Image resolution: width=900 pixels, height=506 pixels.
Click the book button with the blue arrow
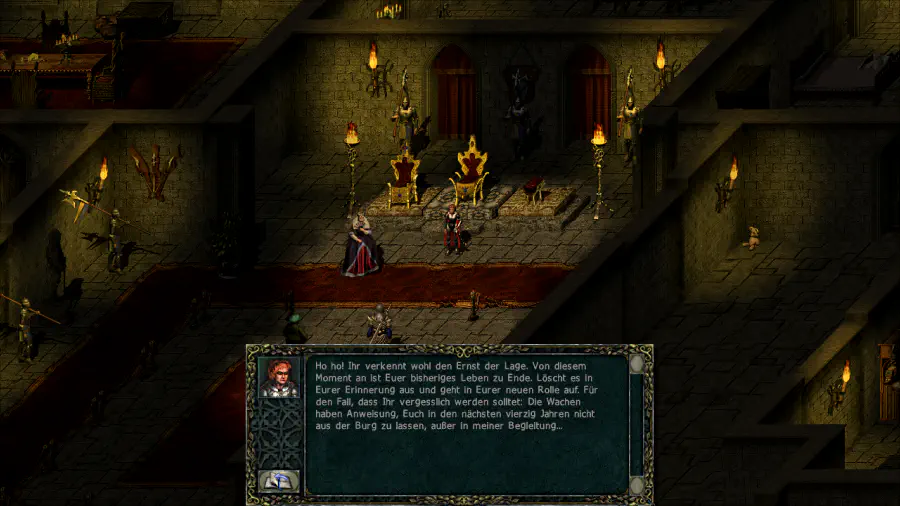[x=277, y=481]
